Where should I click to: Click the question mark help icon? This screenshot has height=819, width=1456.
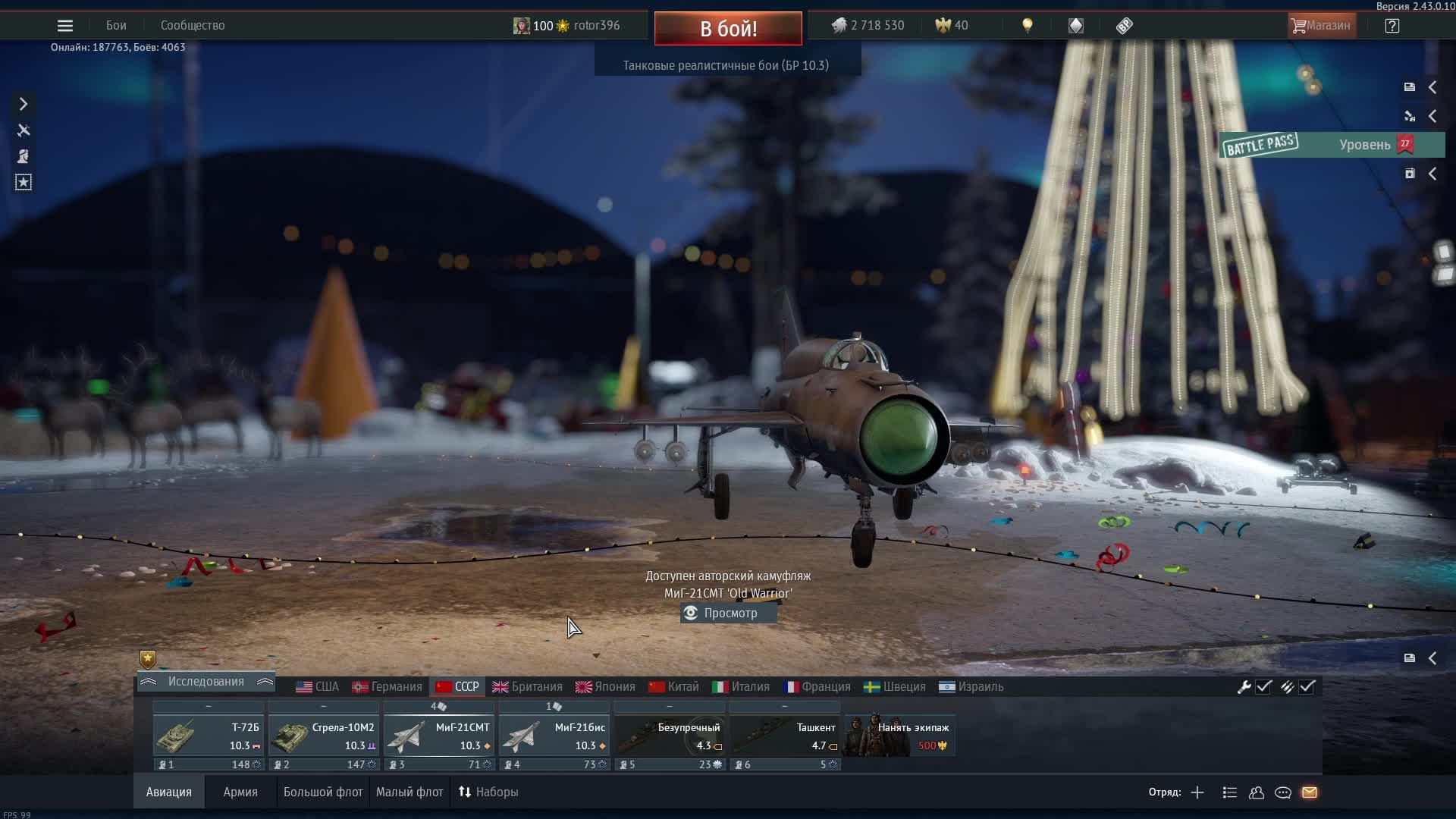pos(1392,26)
